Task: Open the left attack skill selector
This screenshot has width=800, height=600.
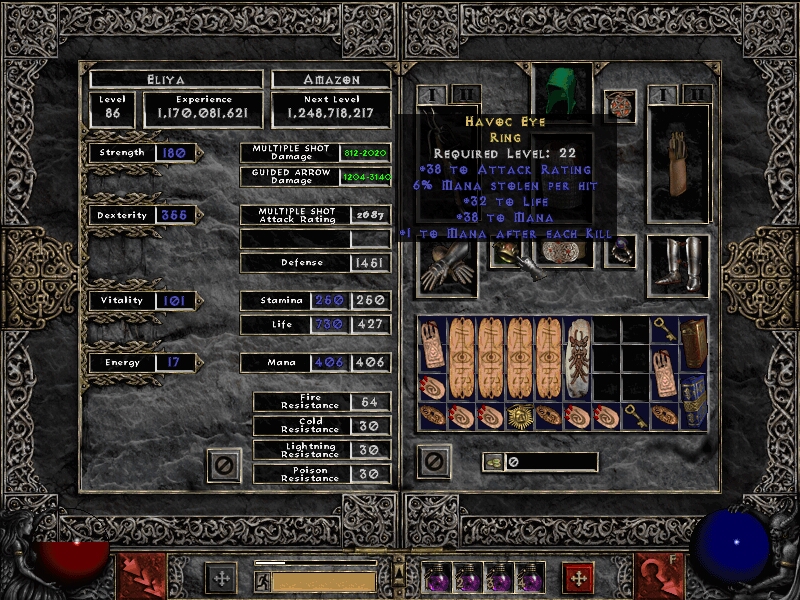Action: point(139,575)
